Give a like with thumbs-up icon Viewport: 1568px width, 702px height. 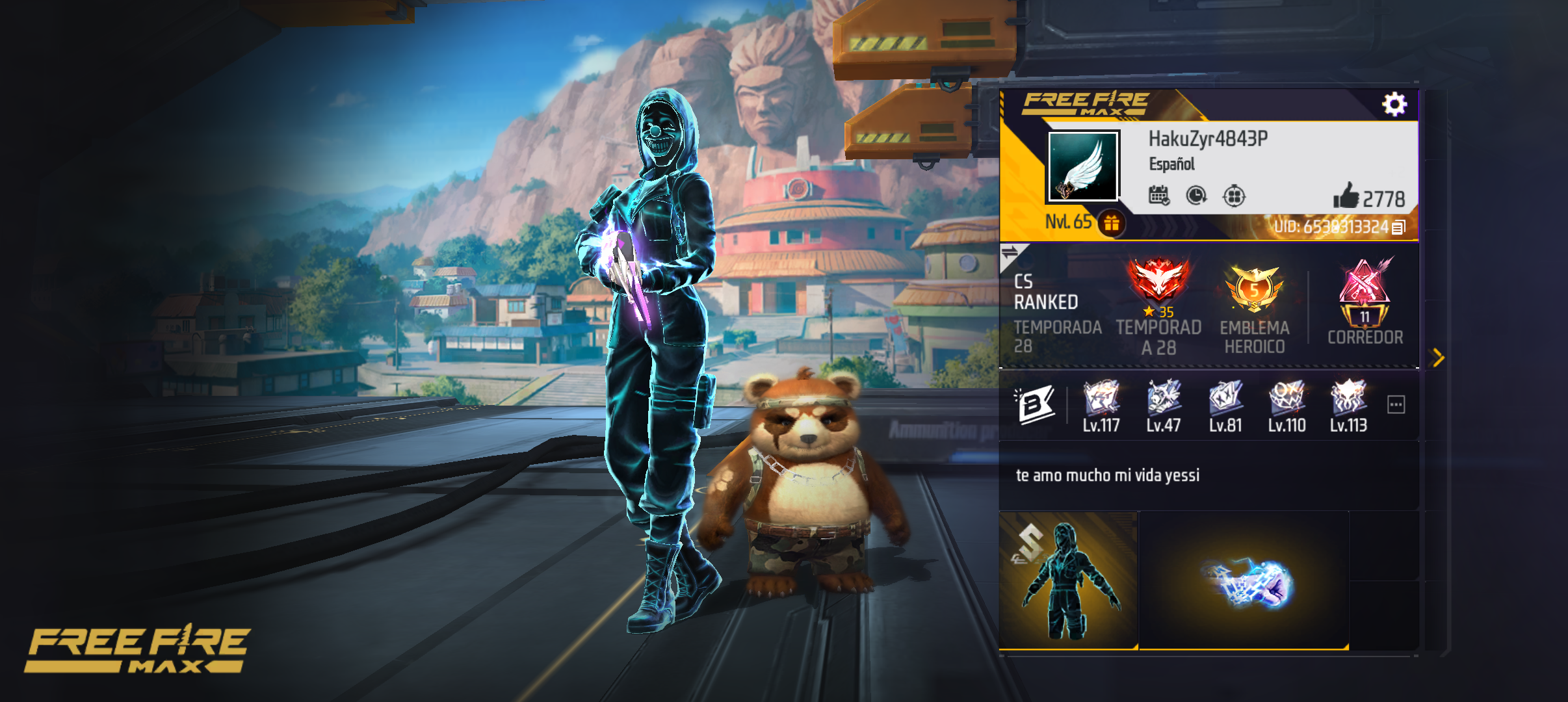[1346, 196]
